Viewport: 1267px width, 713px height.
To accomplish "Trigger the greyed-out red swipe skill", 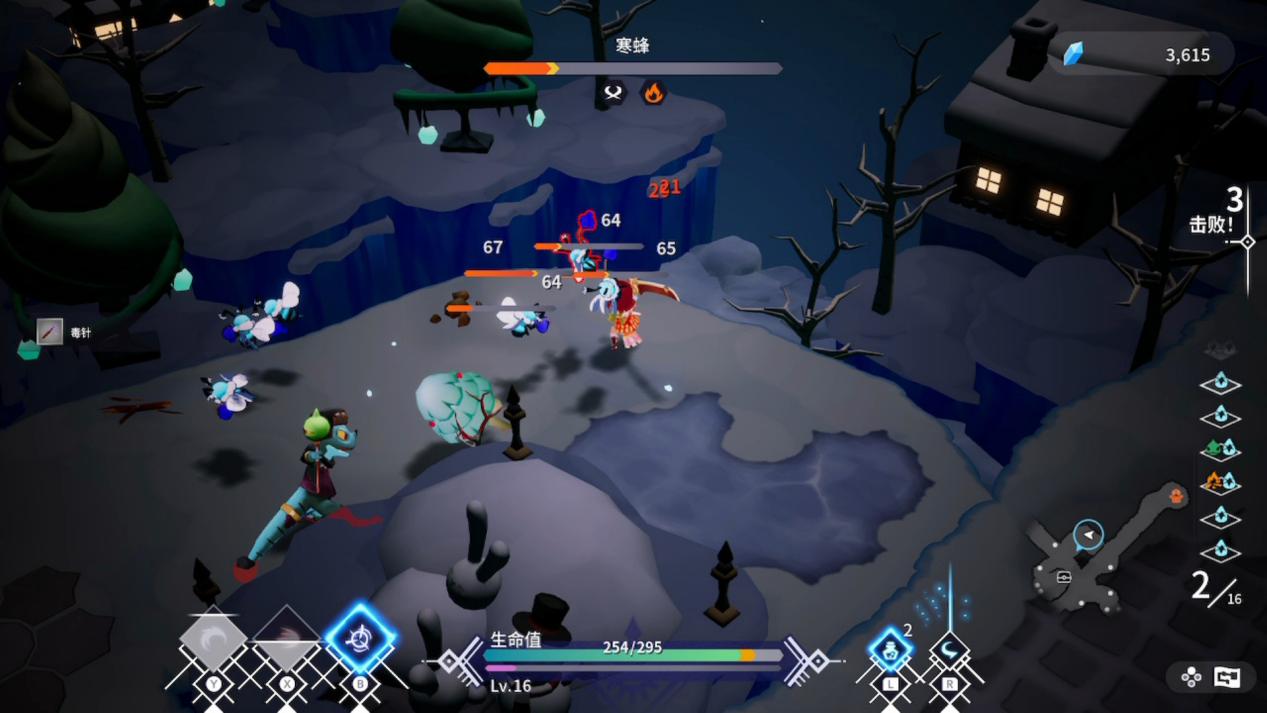I will 287,641.
